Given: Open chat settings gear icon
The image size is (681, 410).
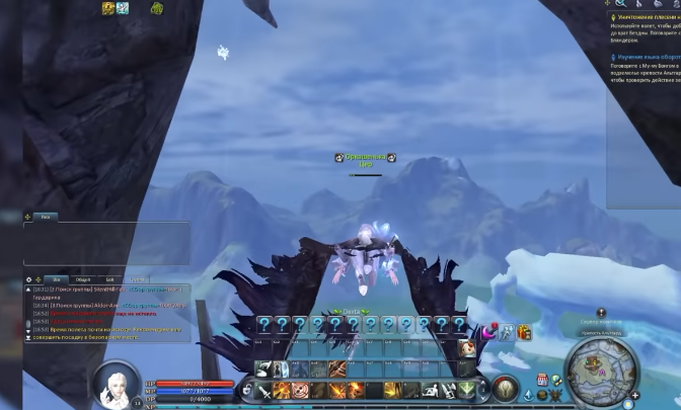Looking at the screenshot, I should 29,280.
